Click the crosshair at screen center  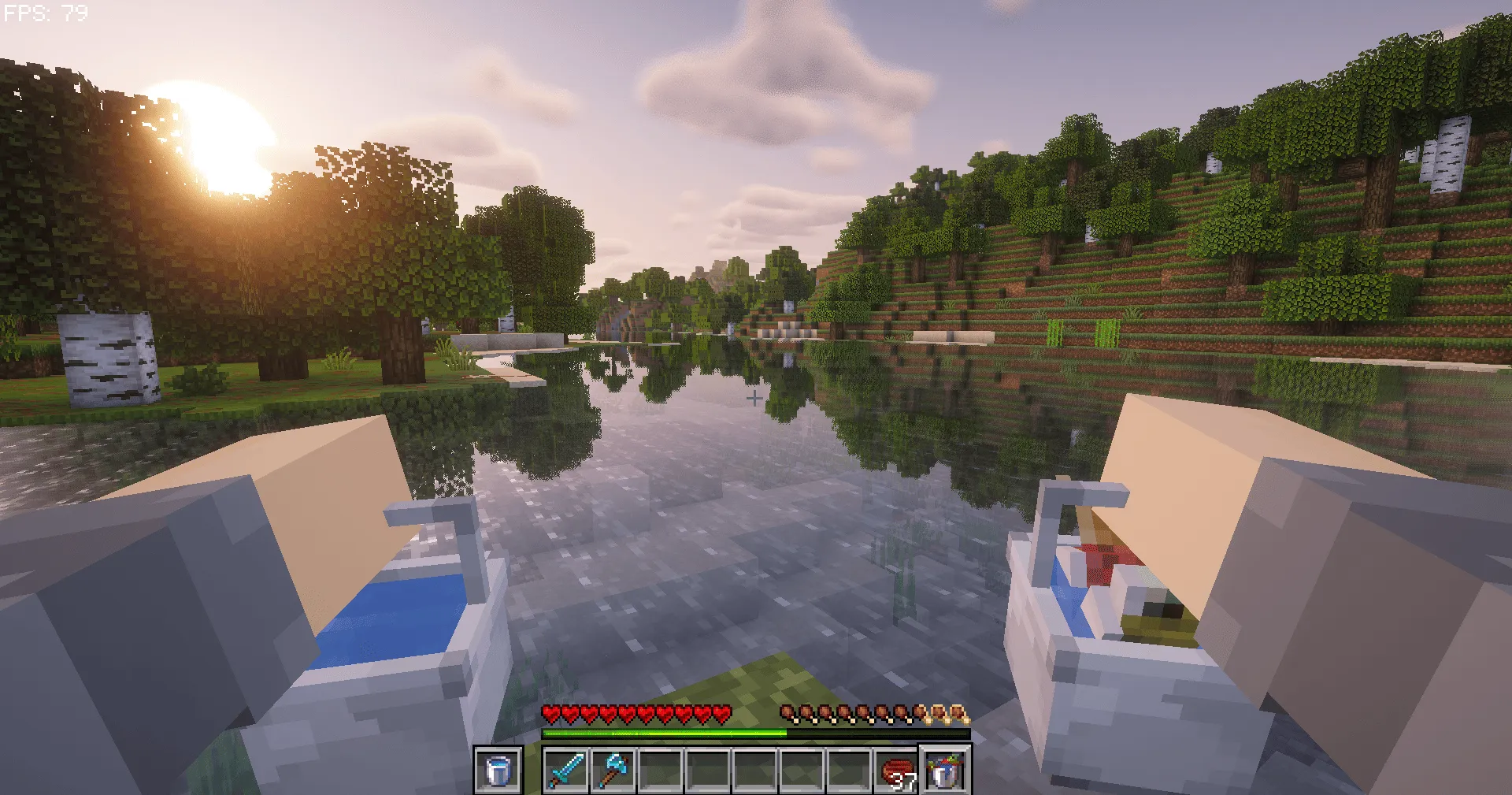(754, 398)
